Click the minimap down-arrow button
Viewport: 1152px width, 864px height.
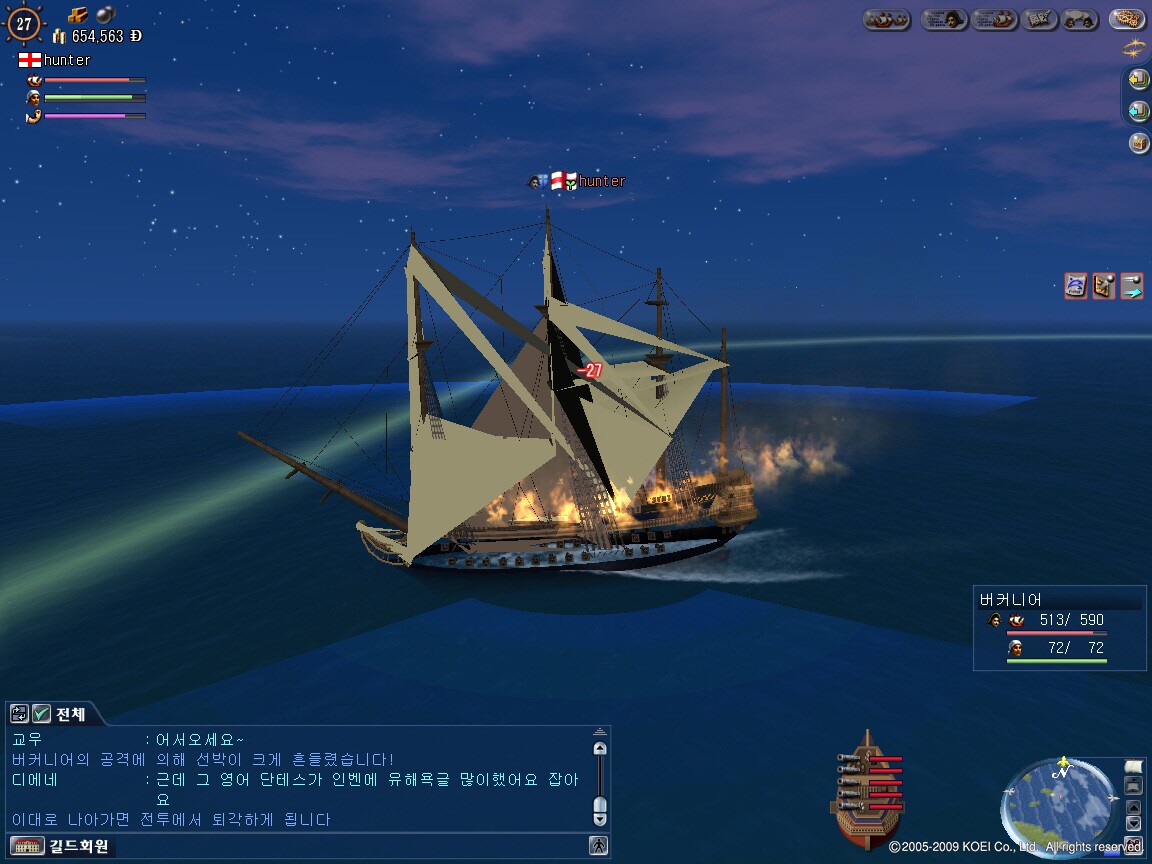[1133, 823]
